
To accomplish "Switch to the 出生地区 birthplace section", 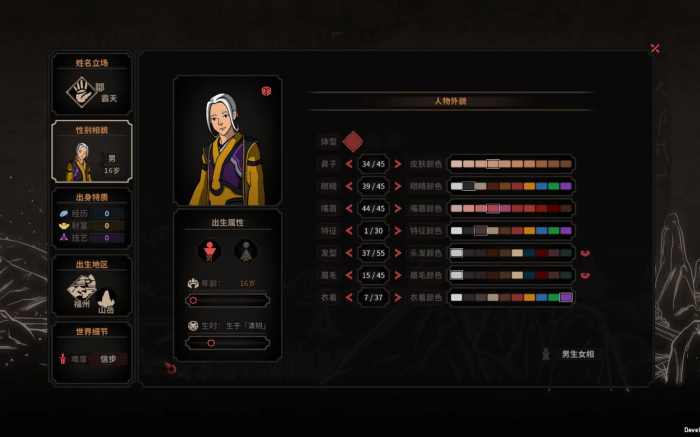I will 91,287.
